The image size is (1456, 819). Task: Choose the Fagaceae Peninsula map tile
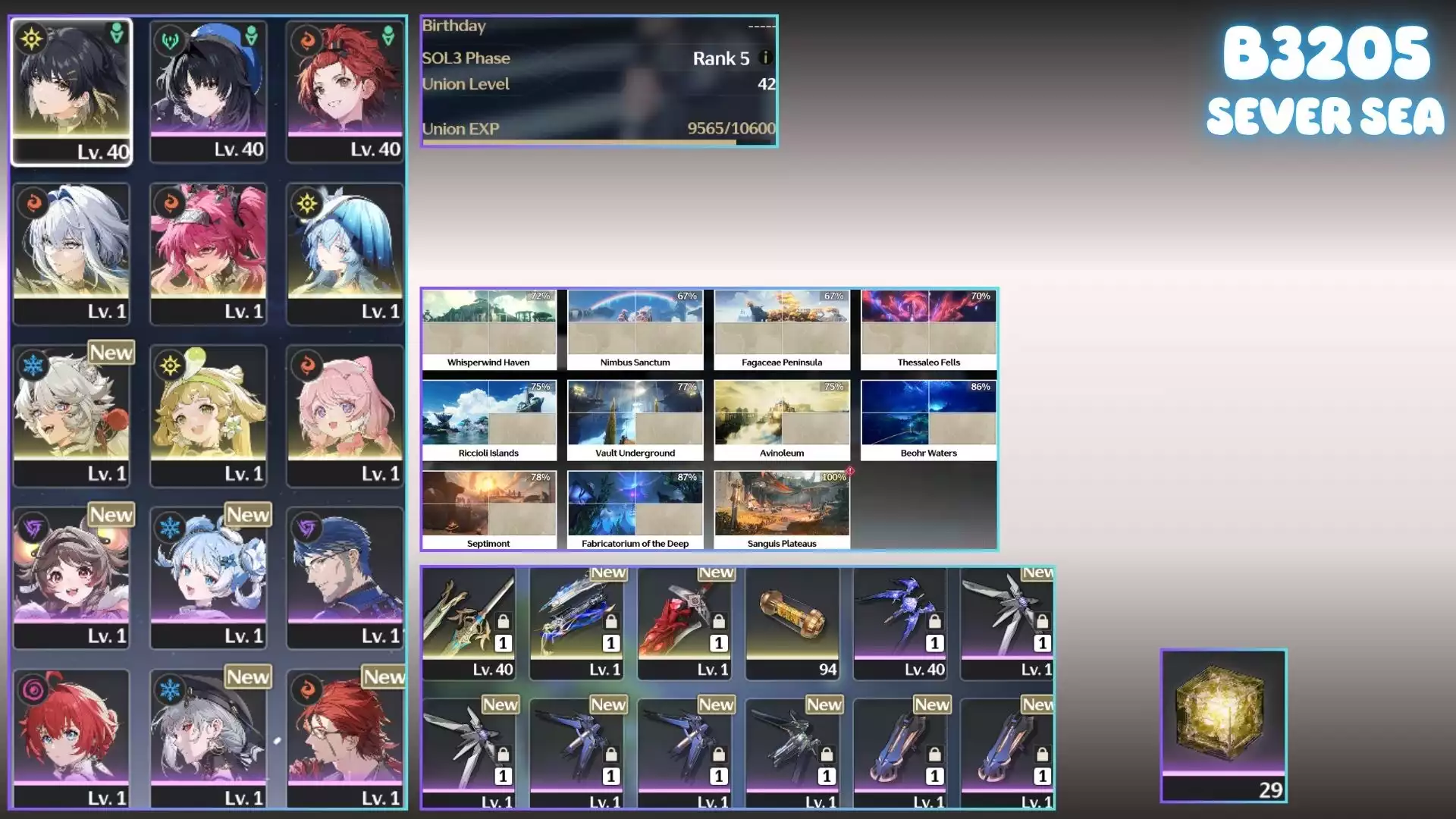(x=782, y=329)
